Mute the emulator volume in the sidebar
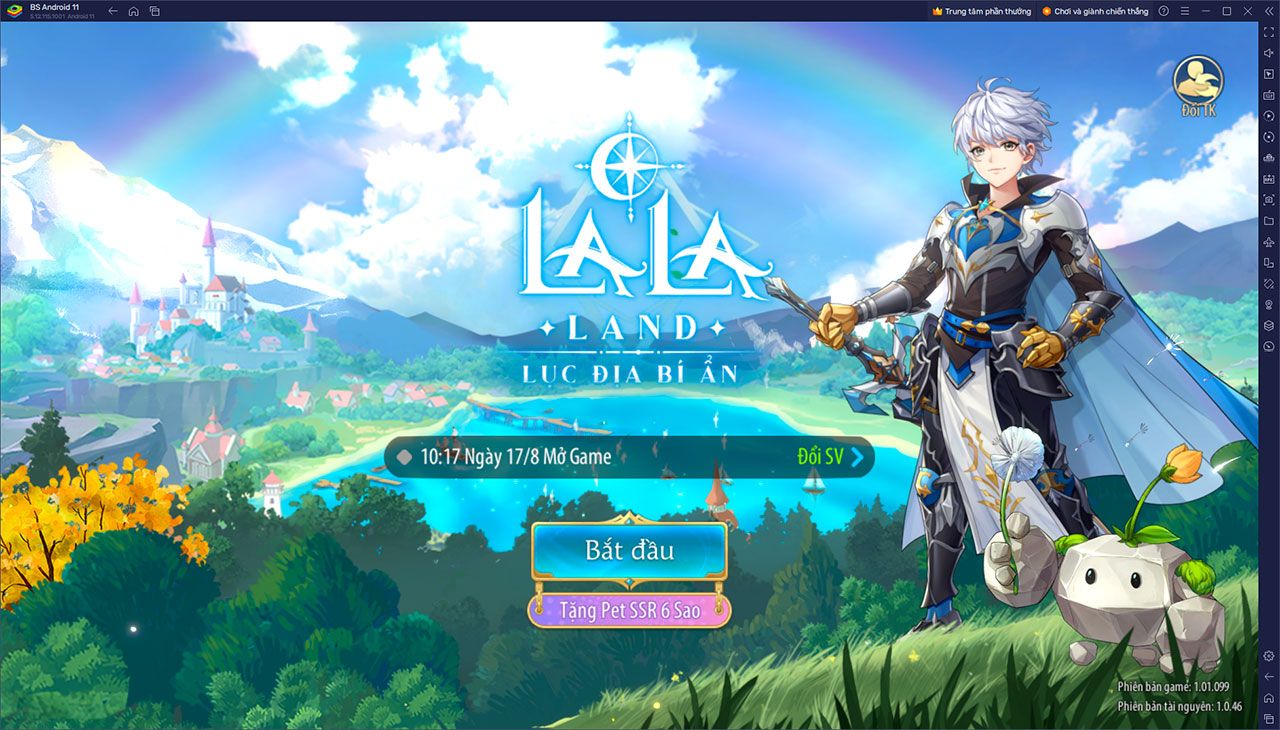This screenshot has width=1280, height=730. 1268,55
